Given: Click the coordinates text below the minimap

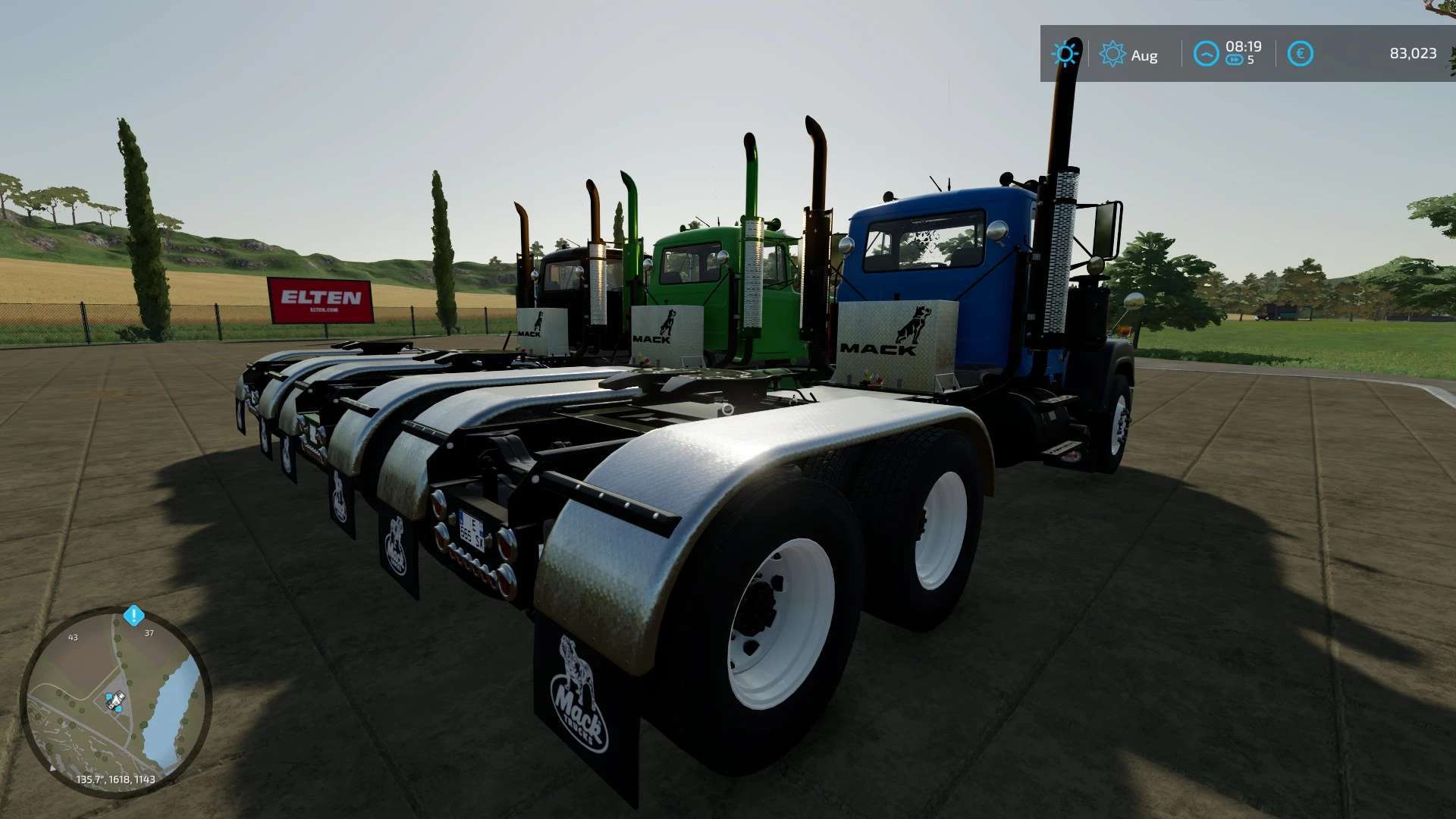Looking at the screenshot, I should point(115,780).
